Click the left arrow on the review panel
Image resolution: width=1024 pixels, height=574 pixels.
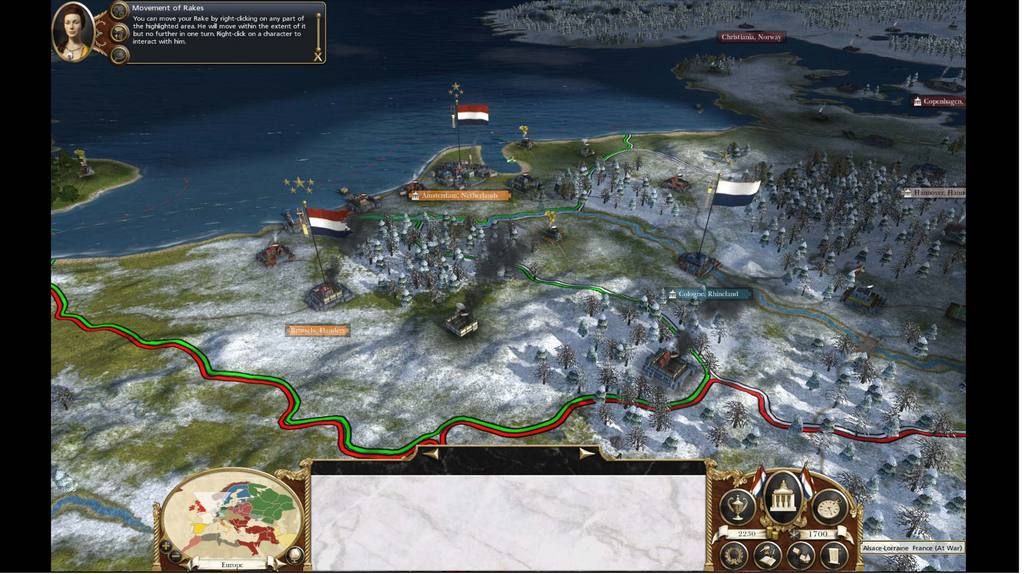coord(431,453)
